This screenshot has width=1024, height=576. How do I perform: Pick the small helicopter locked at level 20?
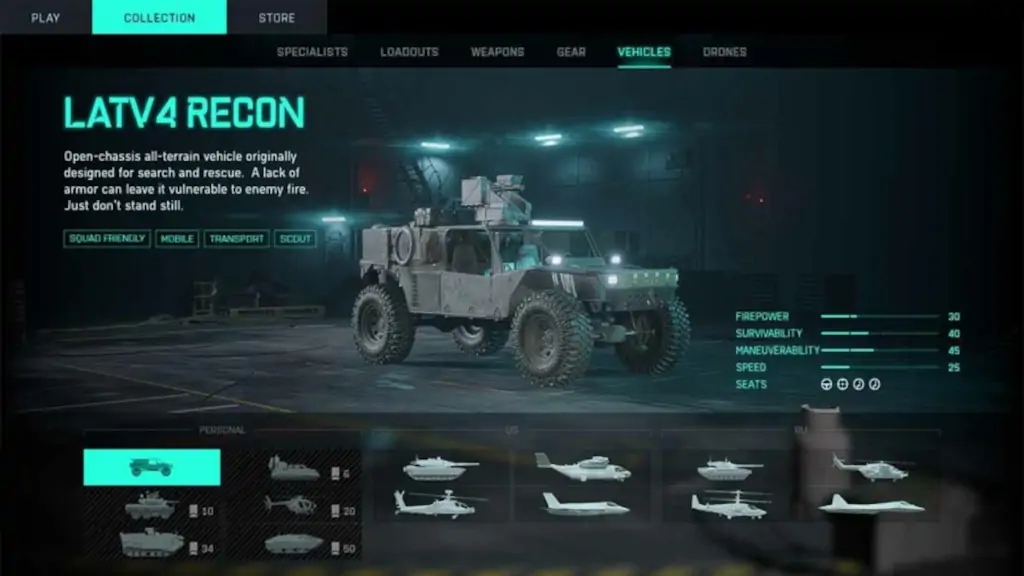point(291,506)
